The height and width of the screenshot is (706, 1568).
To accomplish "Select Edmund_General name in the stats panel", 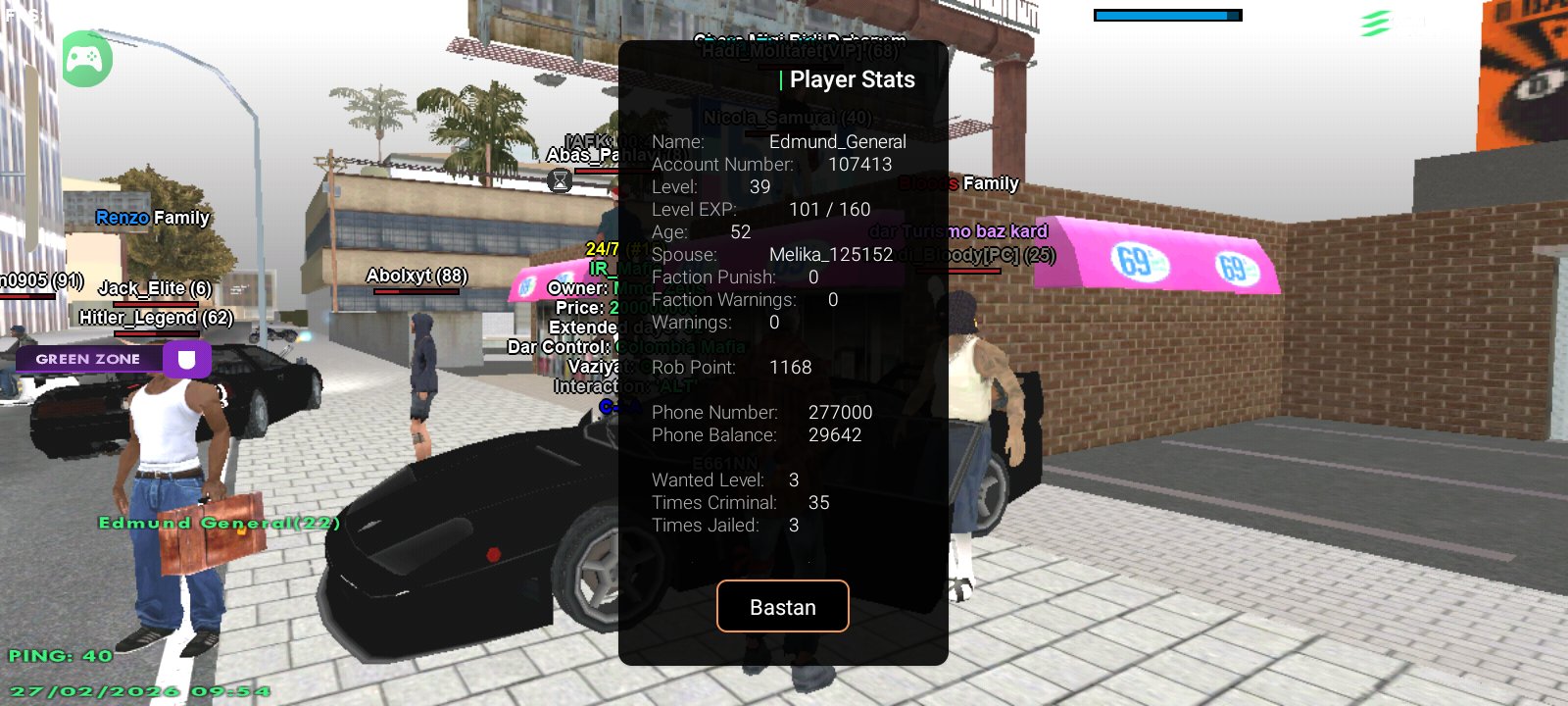I will tap(838, 141).
